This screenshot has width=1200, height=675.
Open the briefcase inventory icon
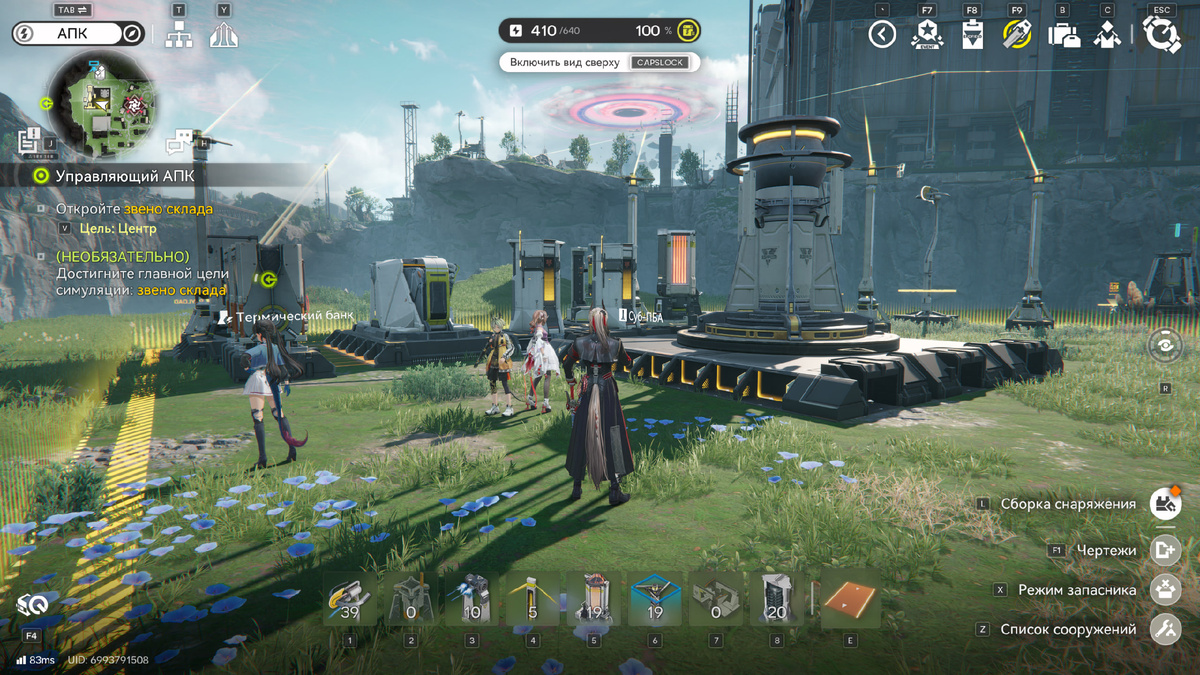[1063, 35]
